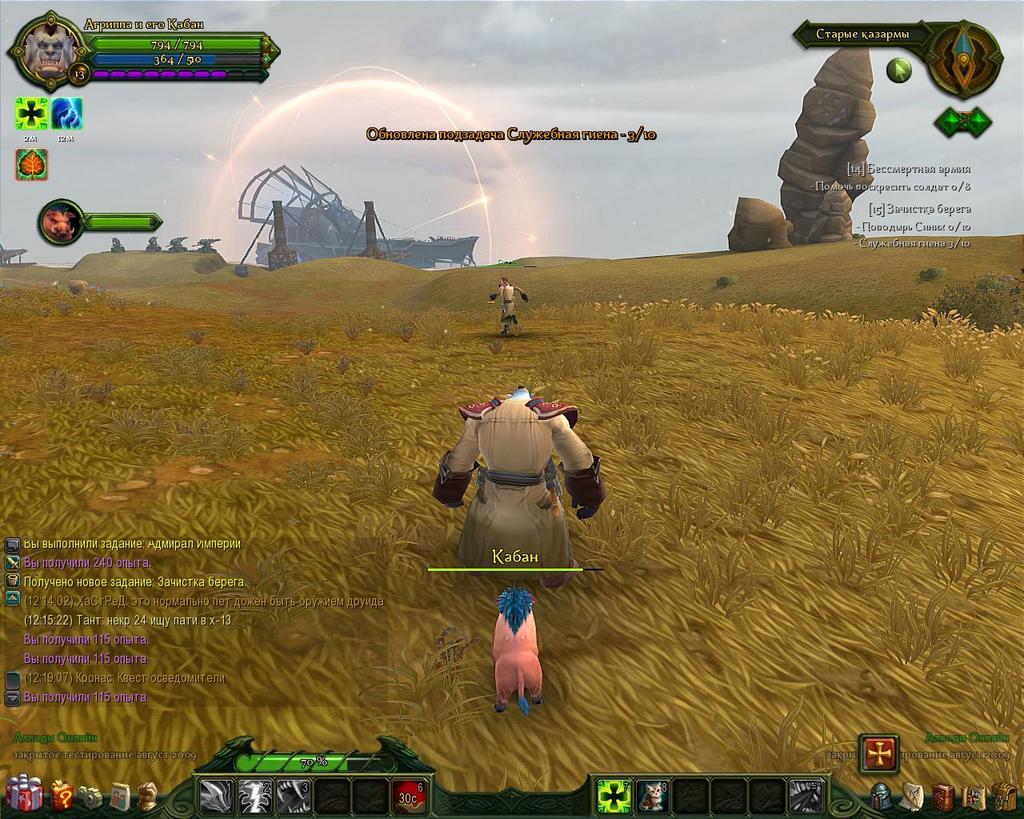Select the Бессмертная армия quest in tracker
This screenshot has width=1024, height=819.
click(x=916, y=169)
